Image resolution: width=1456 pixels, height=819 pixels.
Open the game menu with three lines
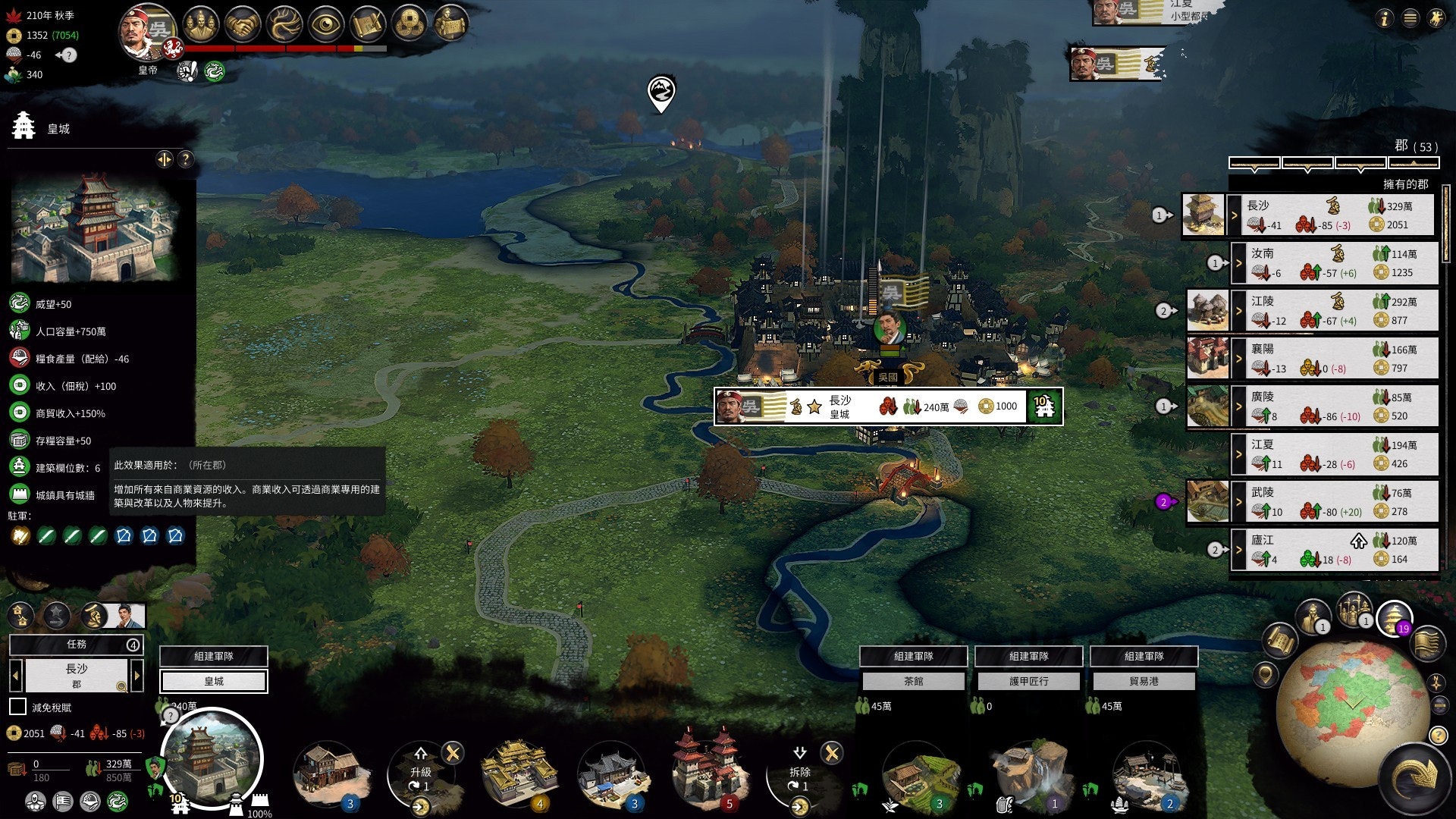coord(1410,19)
